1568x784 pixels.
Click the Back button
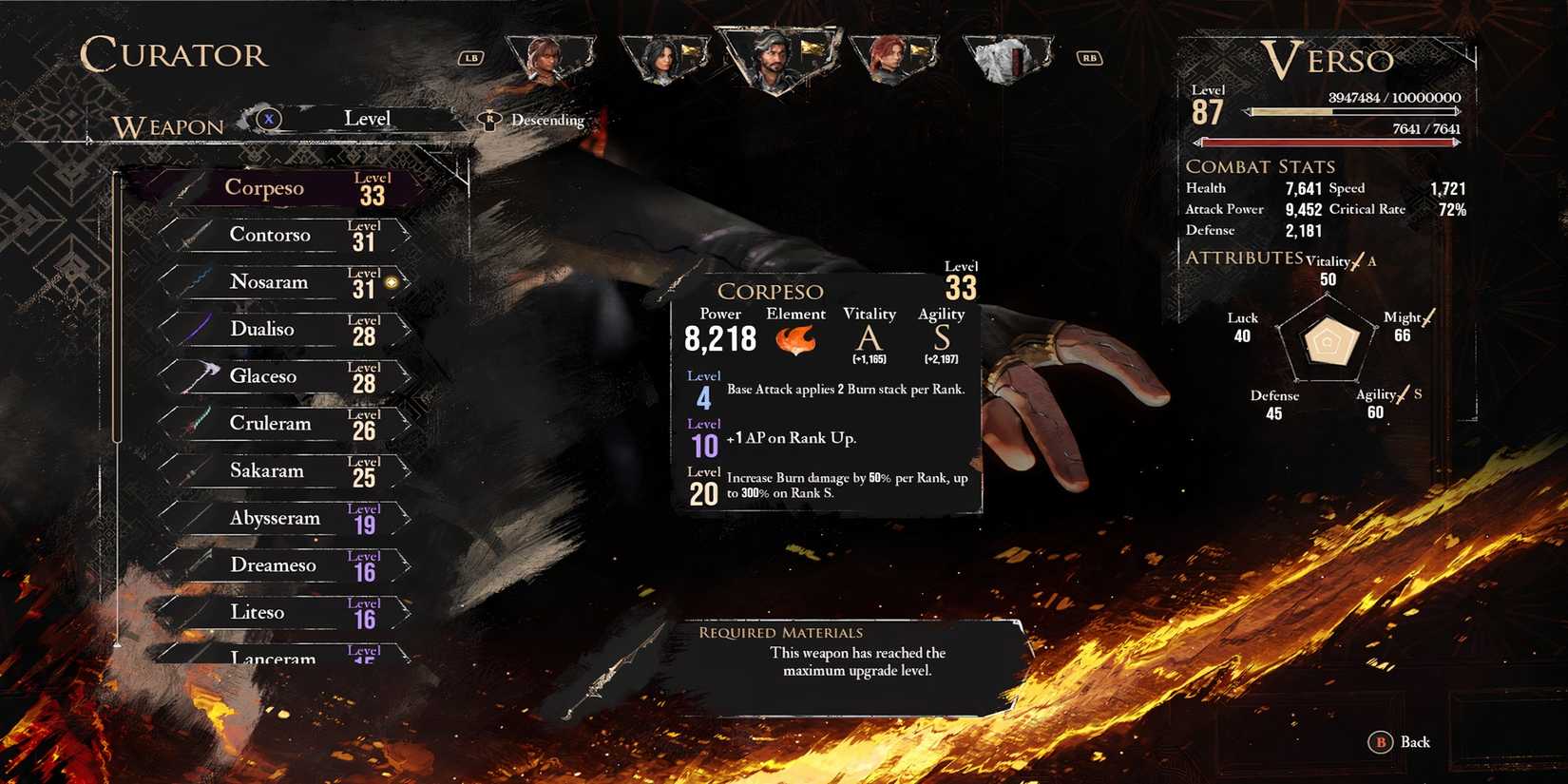1397,742
